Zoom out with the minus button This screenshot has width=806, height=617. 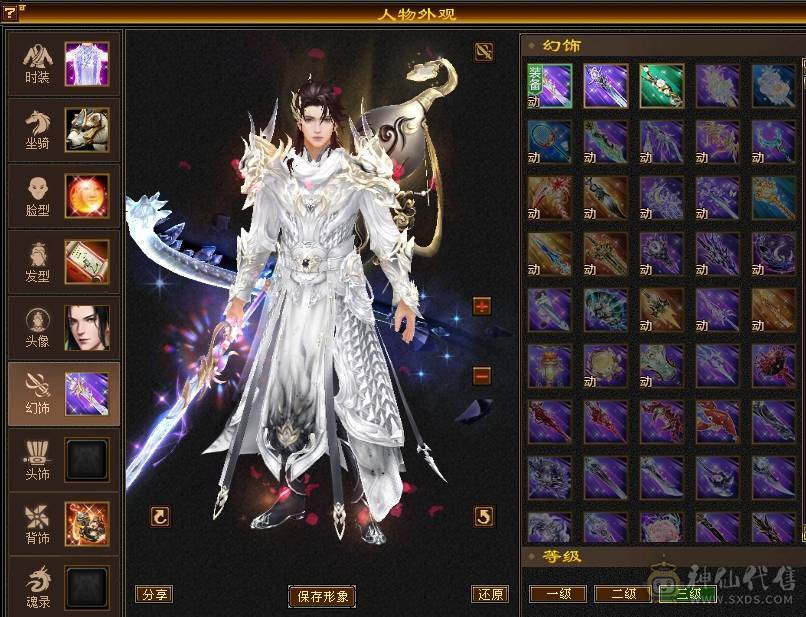(482, 376)
